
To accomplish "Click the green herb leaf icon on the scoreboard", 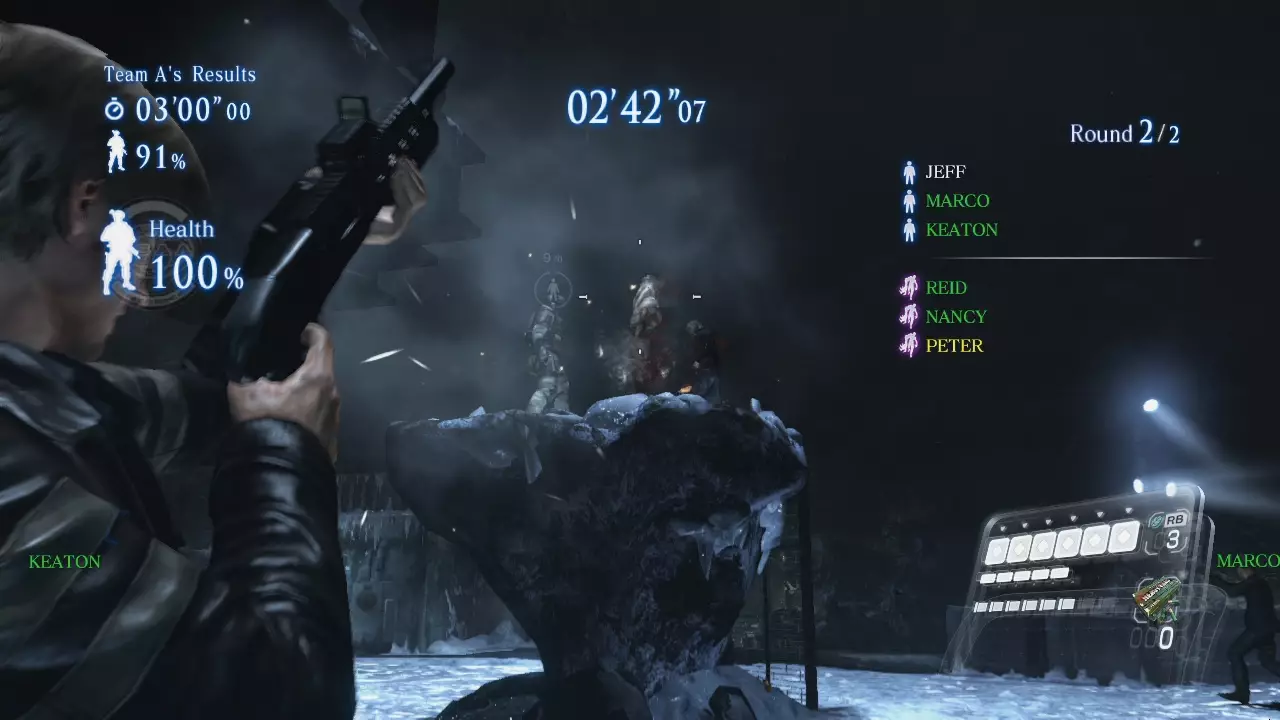I will pos(1155,520).
